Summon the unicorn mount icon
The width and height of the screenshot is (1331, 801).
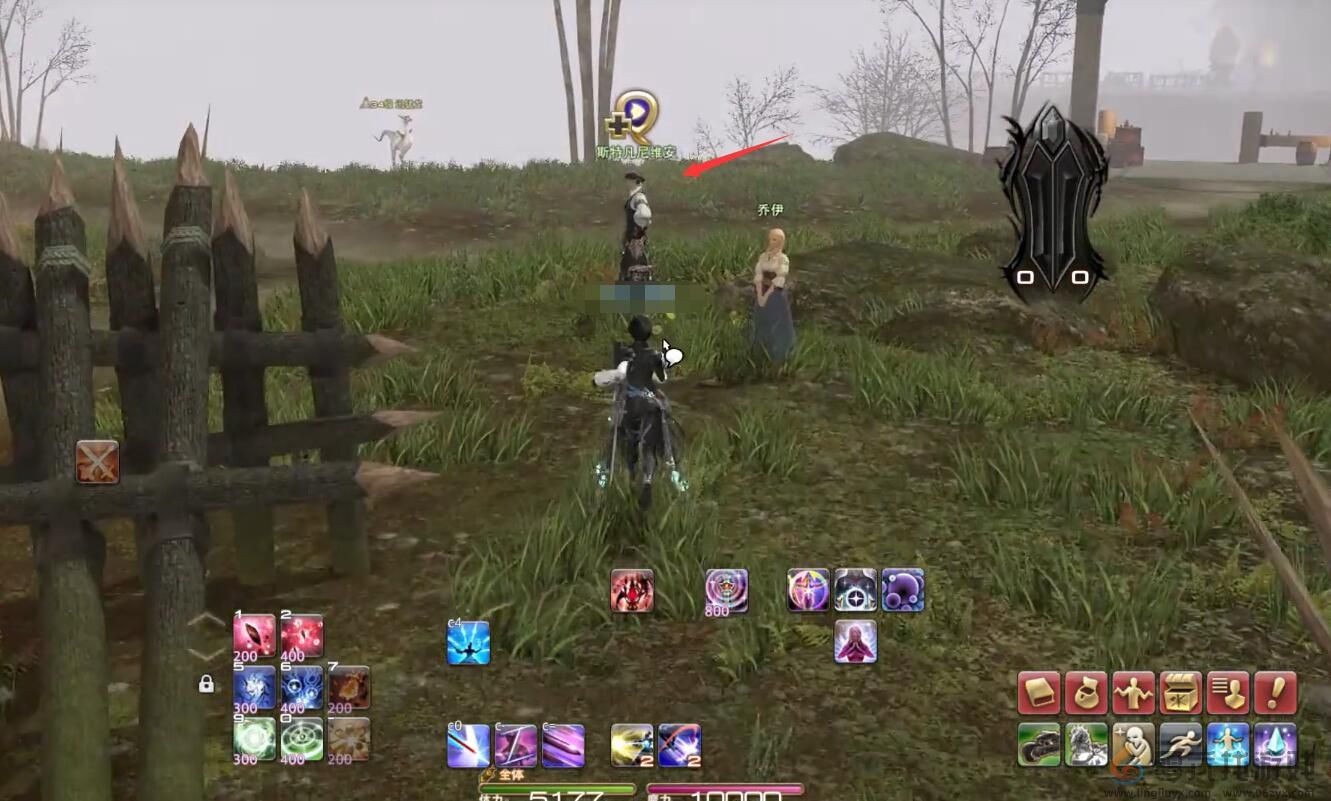(x=1086, y=744)
